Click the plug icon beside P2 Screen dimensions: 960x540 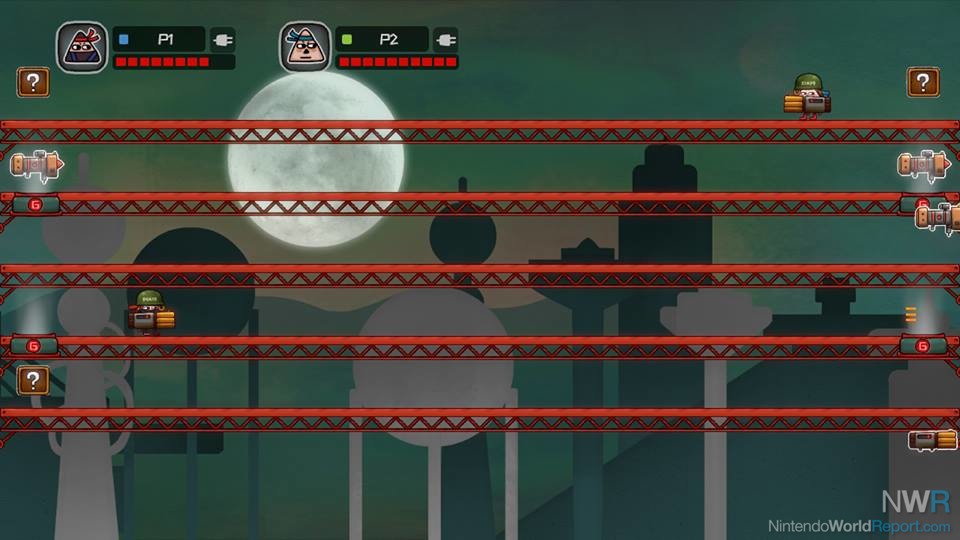(446, 40)
